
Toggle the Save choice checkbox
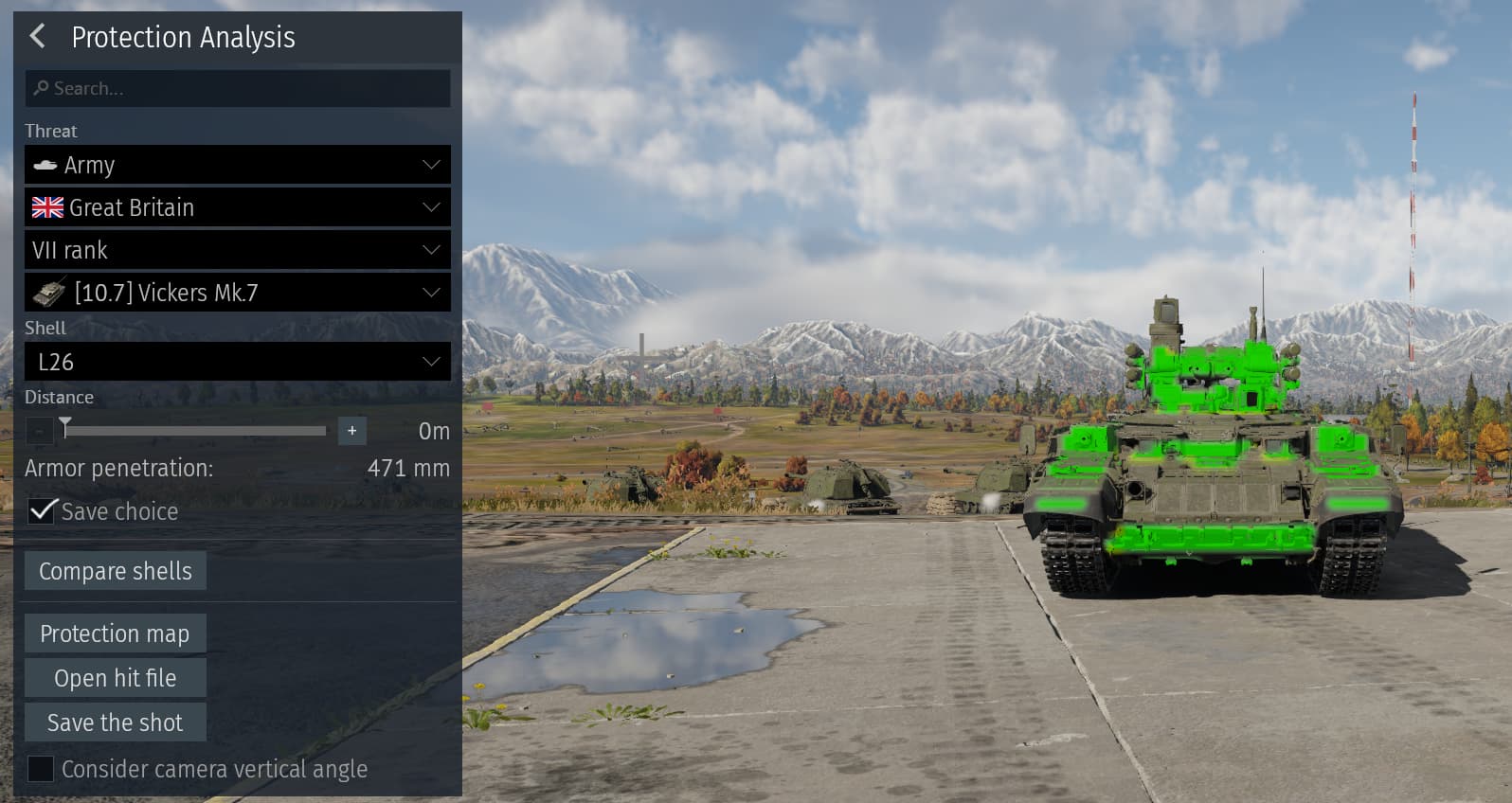pyautogui.click(x=42, y=511)
